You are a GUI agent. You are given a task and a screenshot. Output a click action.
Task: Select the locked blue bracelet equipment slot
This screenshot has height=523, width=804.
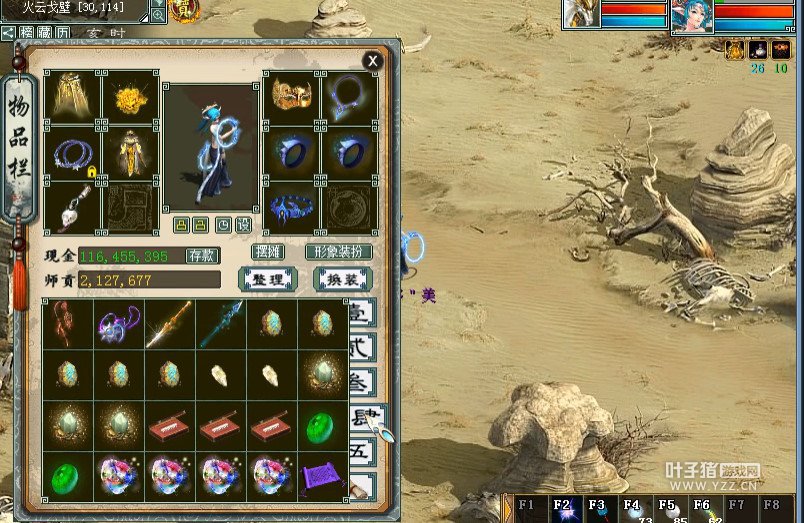[x=73, y=153]
